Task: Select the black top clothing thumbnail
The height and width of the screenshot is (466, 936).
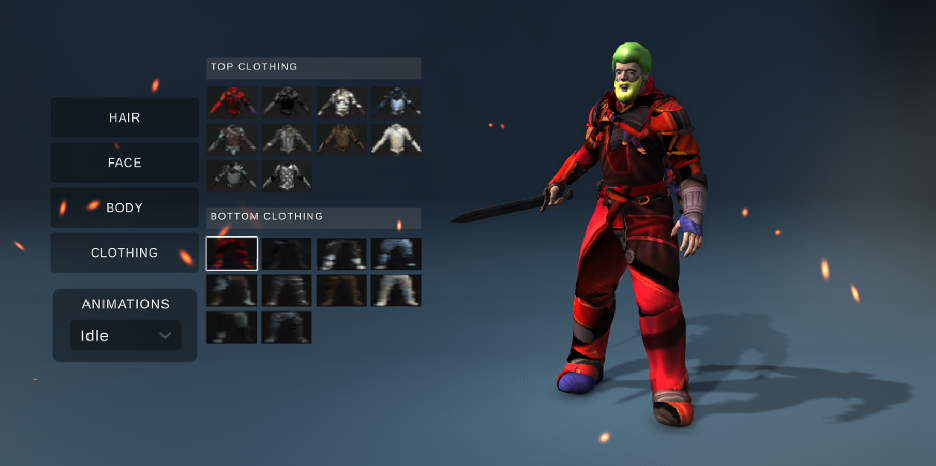Action: coord(287,101)
